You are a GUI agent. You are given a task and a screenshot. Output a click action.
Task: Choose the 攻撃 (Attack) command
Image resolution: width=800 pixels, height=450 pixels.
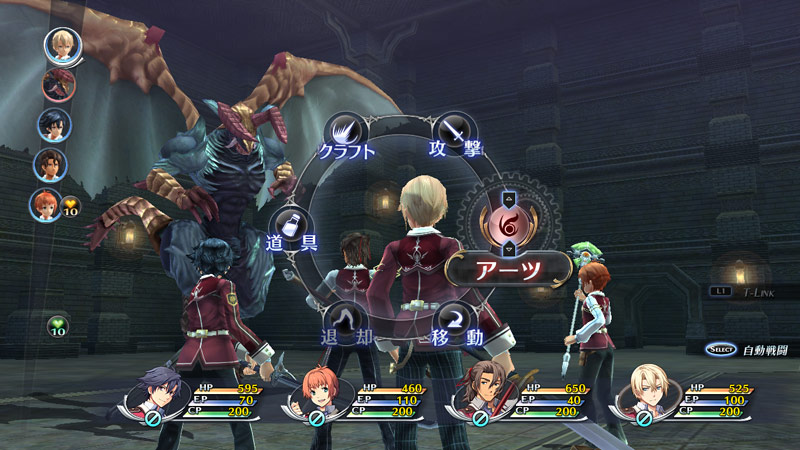[x=454, y=133]
